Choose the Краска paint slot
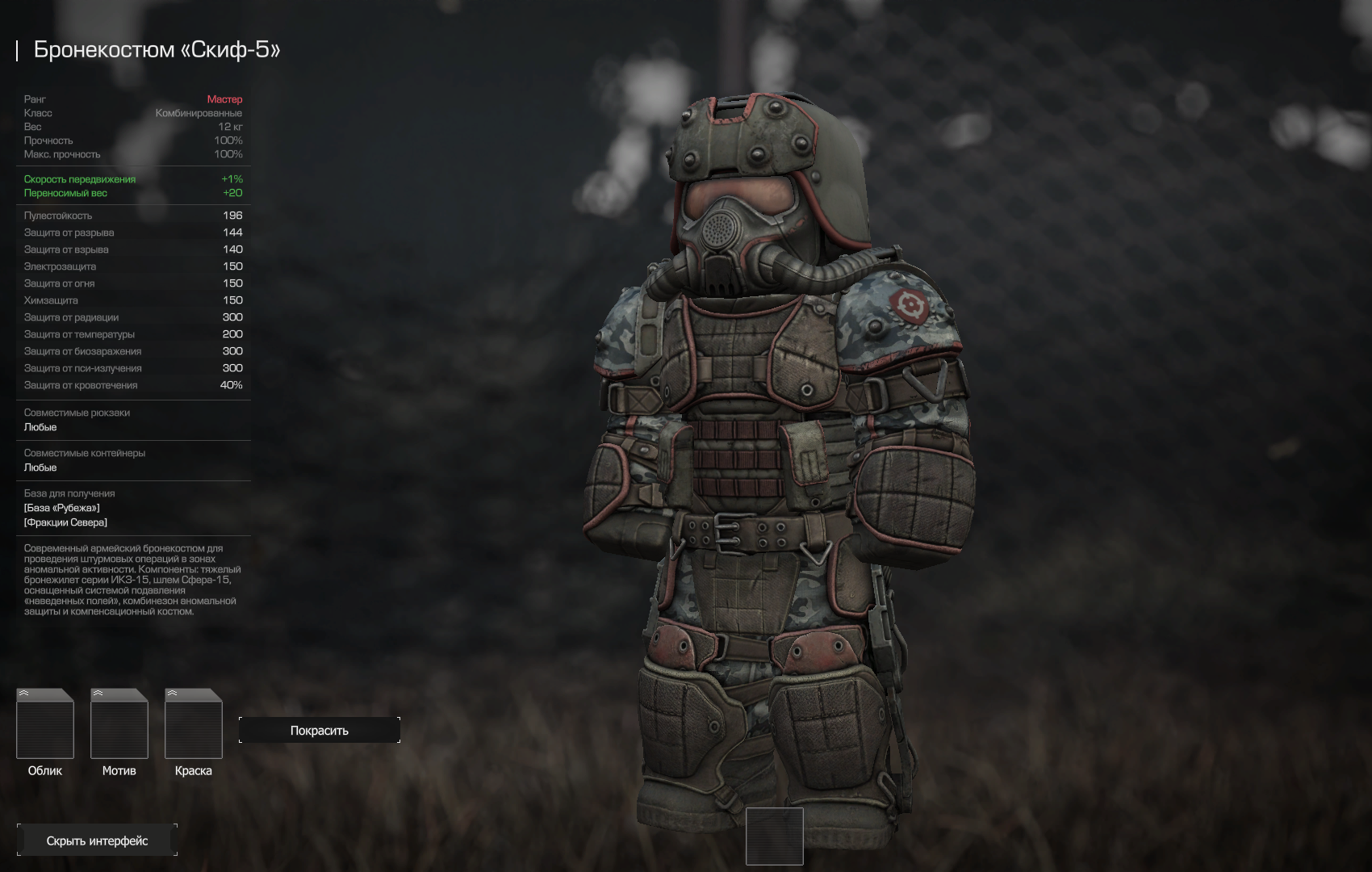Screen dimensions: 1372x872 (x=194, y=724)
